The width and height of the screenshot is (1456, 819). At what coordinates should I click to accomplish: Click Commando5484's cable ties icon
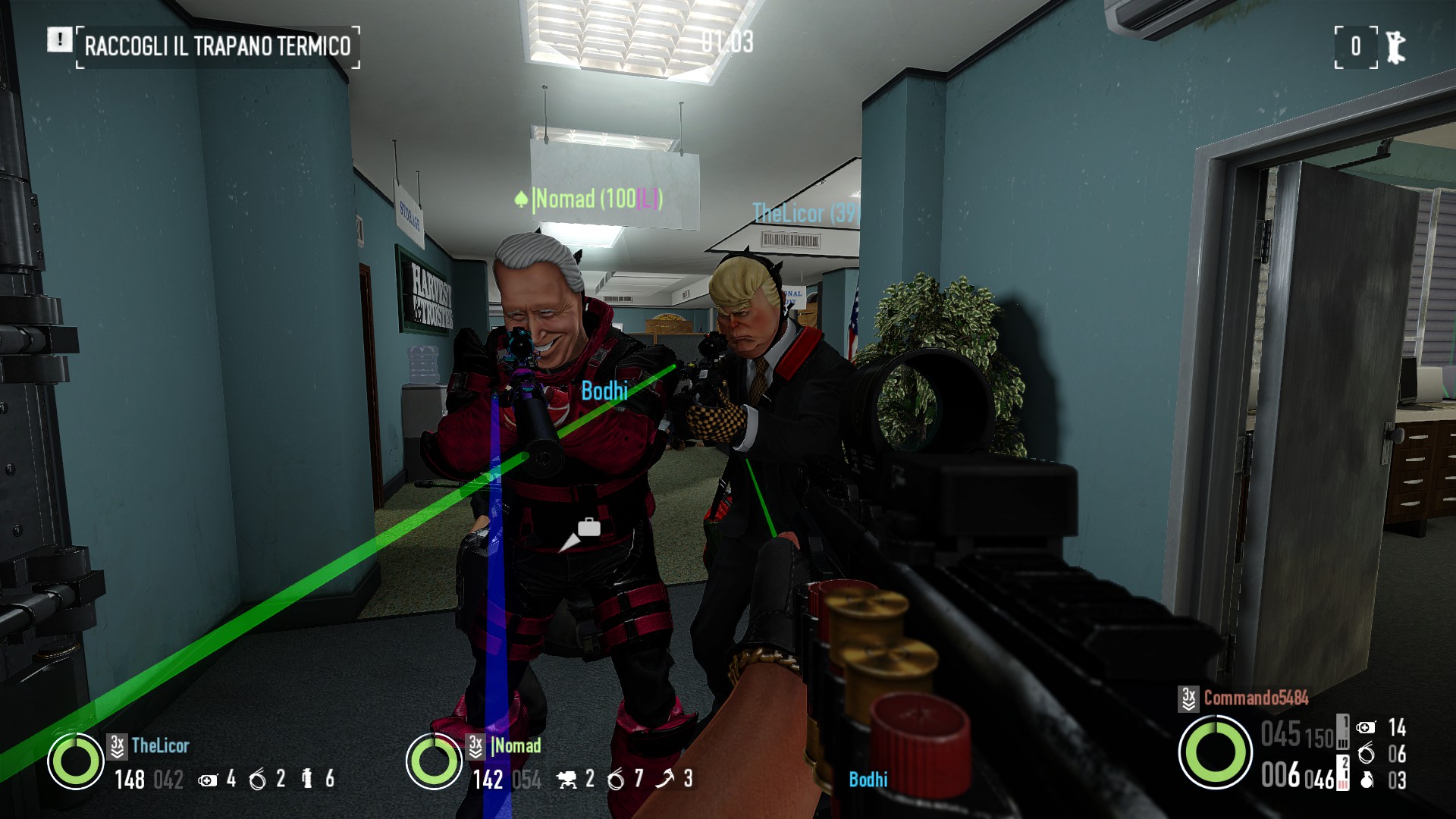pyautogui.click(x=1367, y=754)
